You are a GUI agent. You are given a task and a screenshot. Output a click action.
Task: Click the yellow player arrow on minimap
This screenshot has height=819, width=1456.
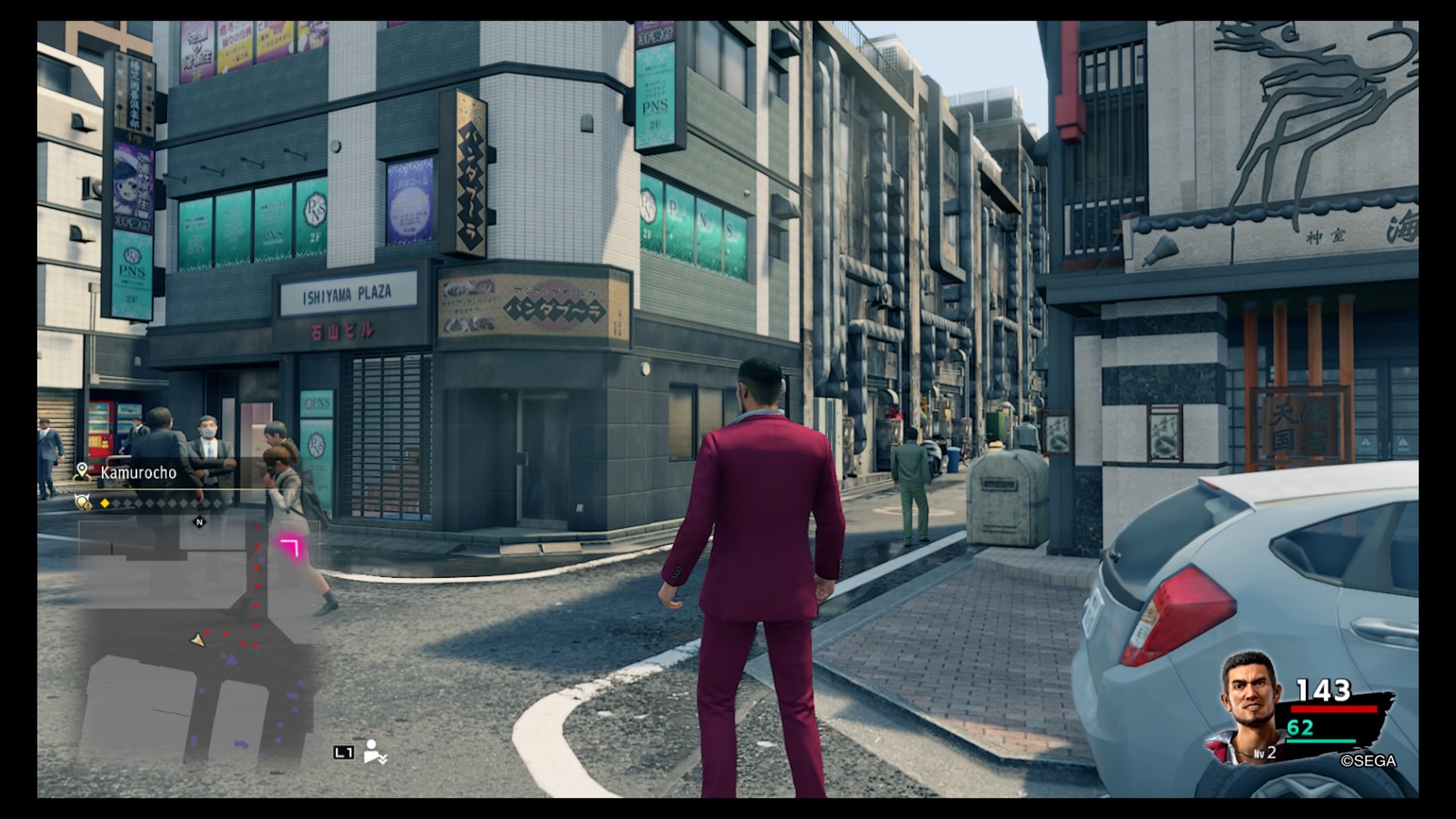[x=197, y=641]
